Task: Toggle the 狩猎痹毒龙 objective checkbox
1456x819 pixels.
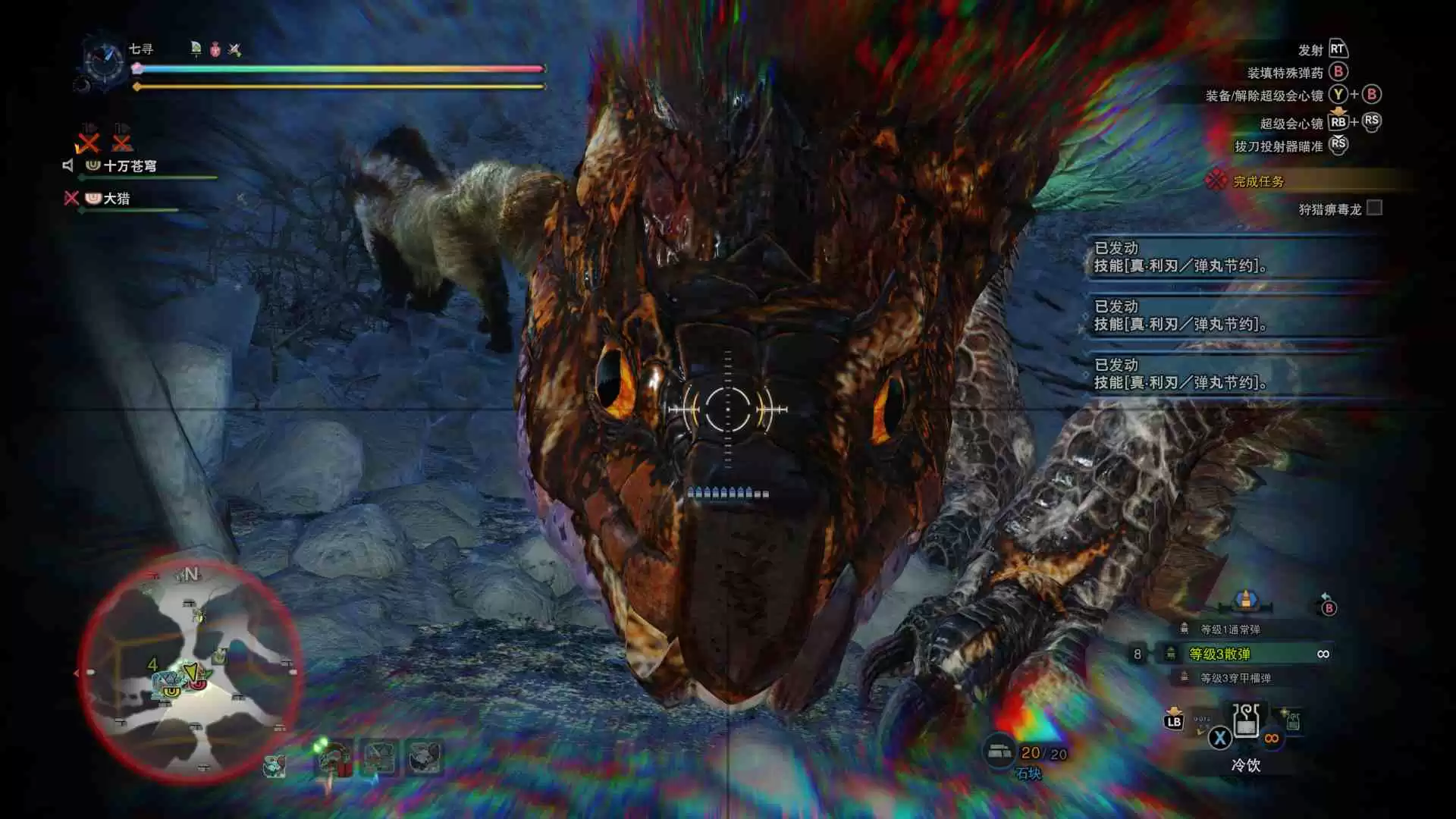Action: pos(1374,208)
